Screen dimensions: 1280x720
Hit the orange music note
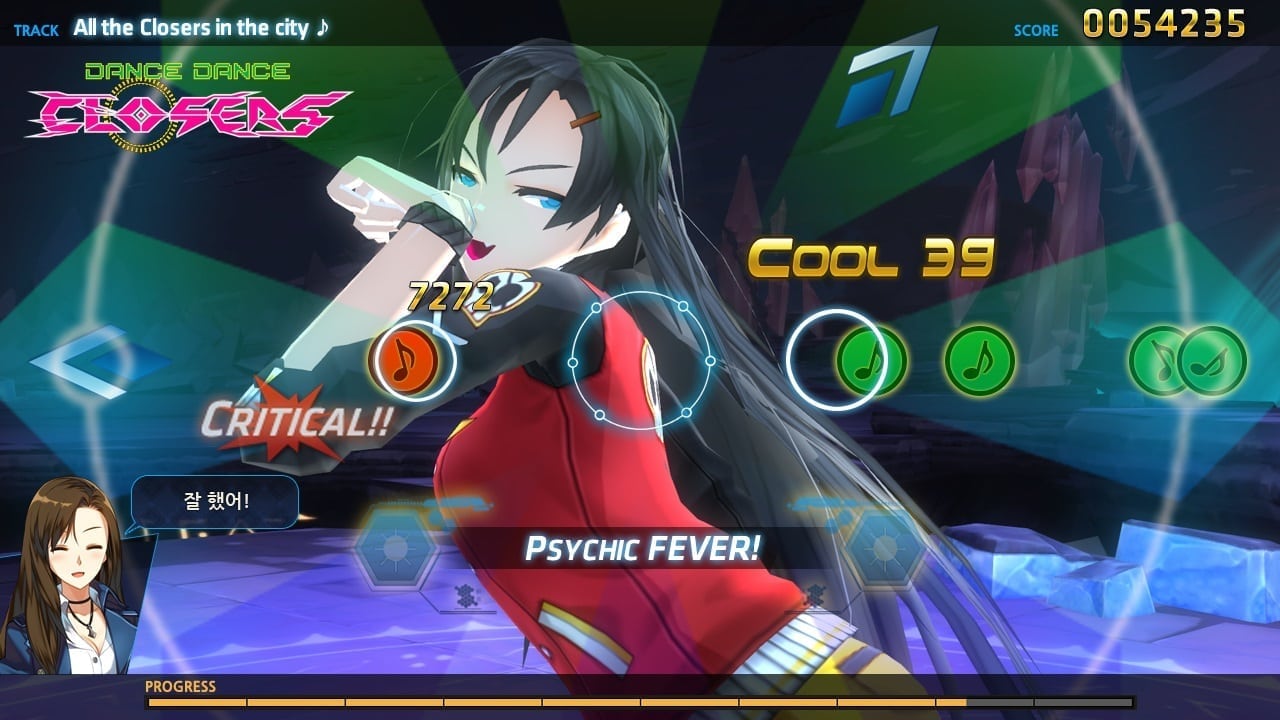pyautogui.click(x=404, y=360)
